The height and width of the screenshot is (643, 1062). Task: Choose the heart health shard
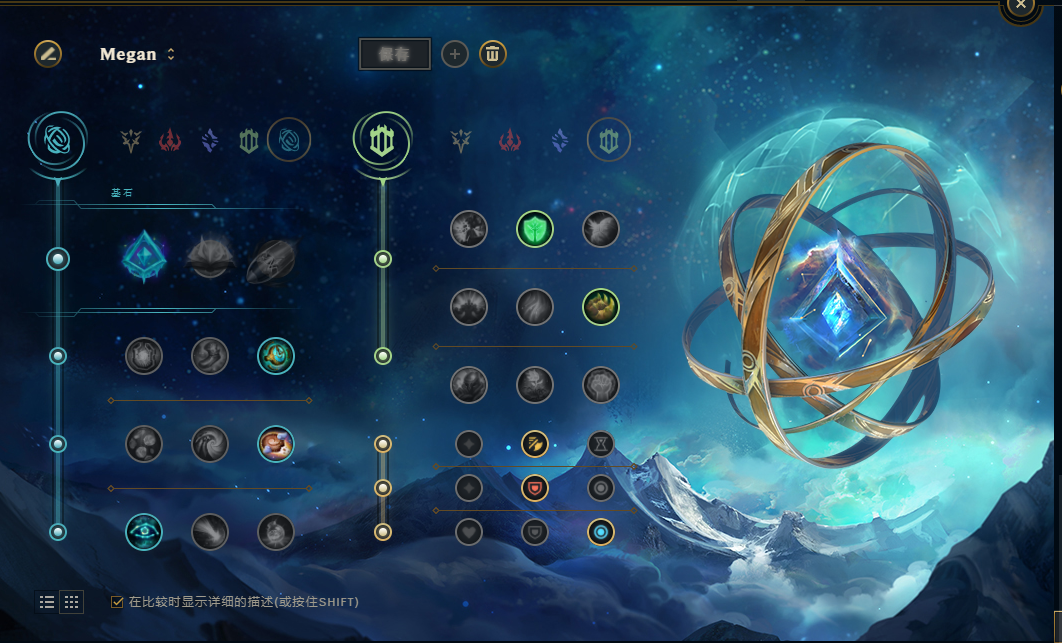coord(469,532)
